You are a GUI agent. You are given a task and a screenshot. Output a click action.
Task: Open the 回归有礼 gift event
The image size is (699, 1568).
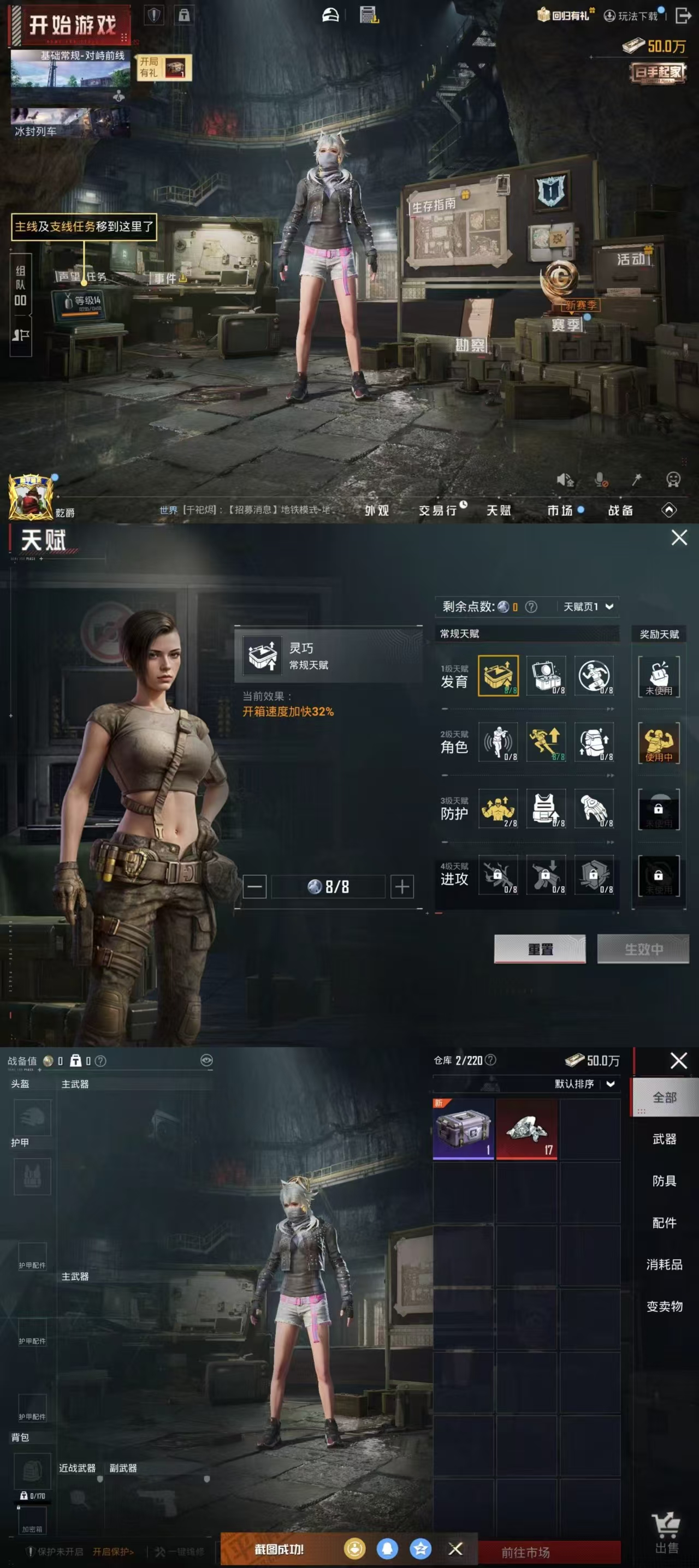click(565, 15)
